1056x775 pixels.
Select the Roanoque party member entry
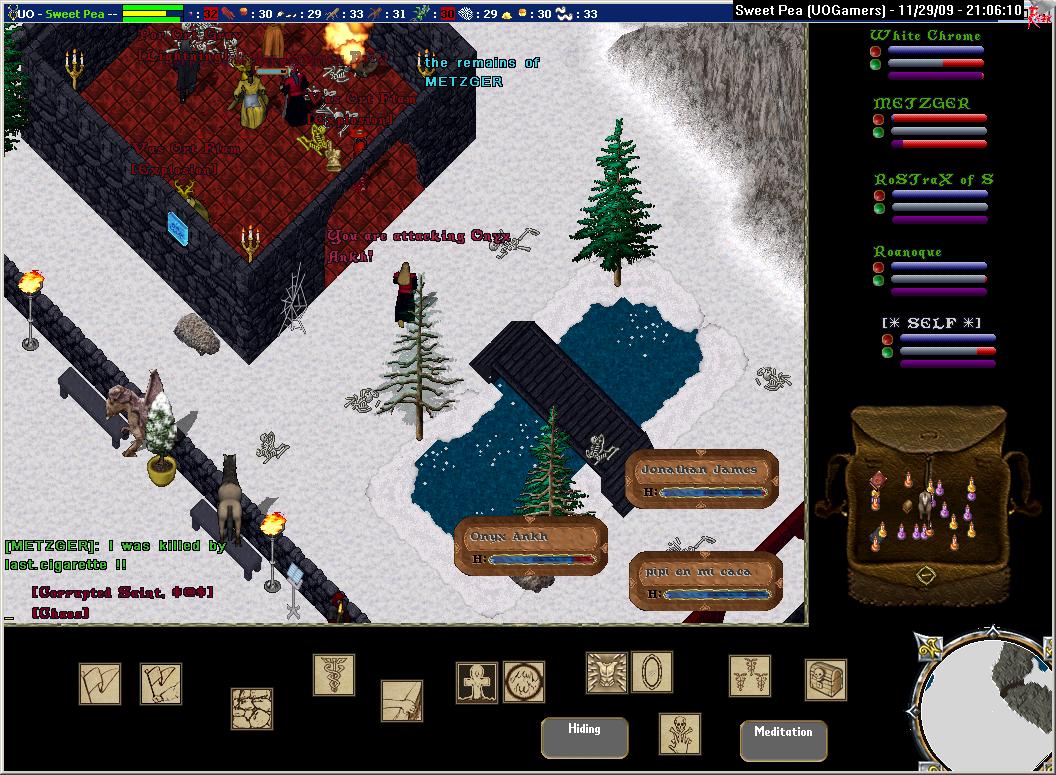tap(908, 252)
